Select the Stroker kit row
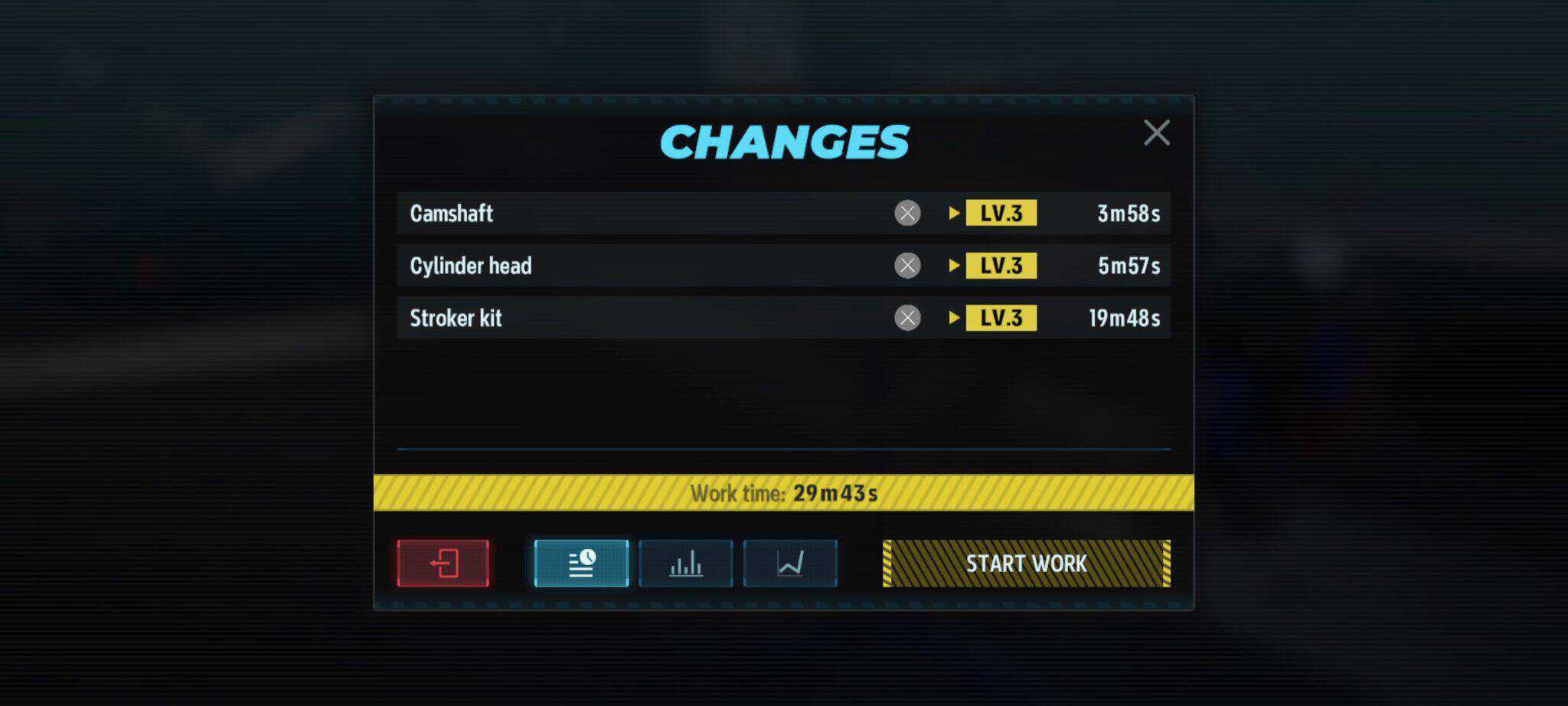 (x=612, y=318)
